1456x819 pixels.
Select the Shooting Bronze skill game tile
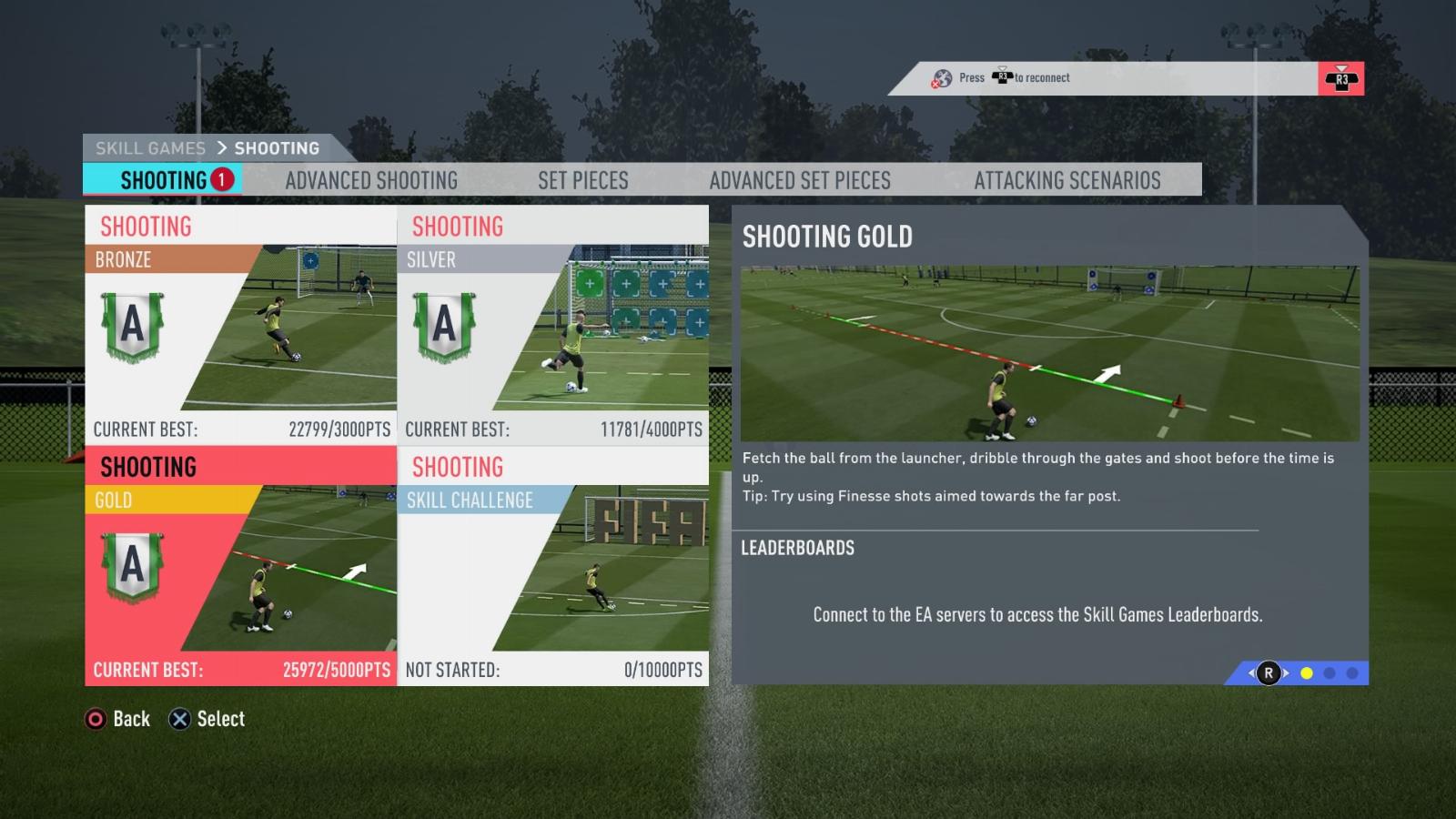click(x=241, y=325)
